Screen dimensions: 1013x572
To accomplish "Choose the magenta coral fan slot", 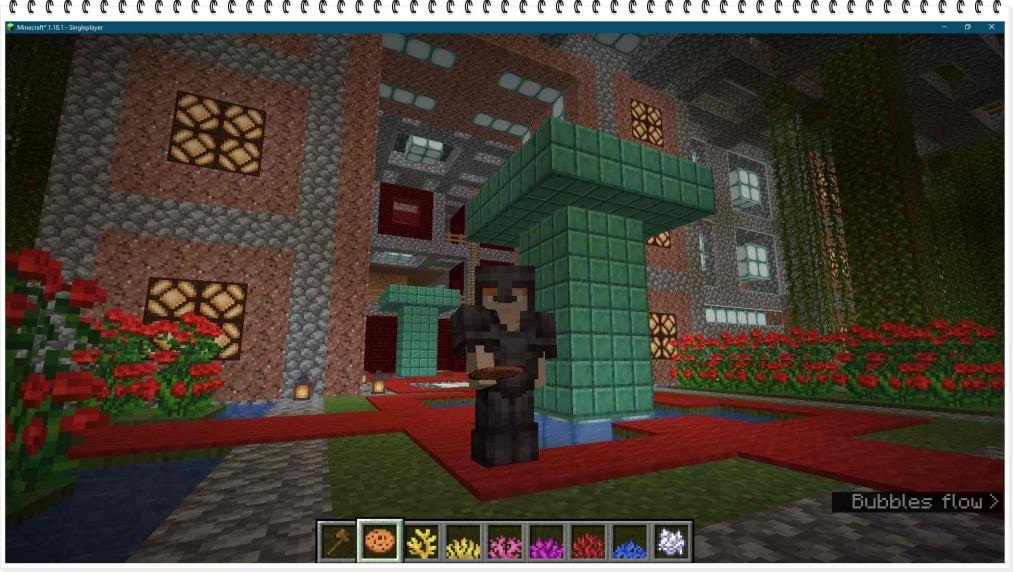I will click(547, 541).
